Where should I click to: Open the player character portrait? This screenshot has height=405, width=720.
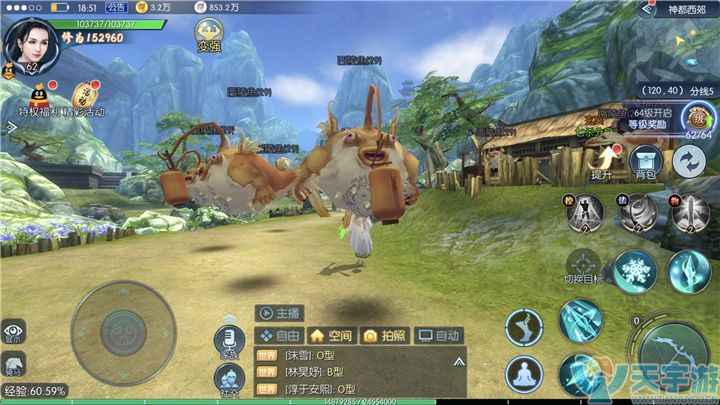[28, 40]
